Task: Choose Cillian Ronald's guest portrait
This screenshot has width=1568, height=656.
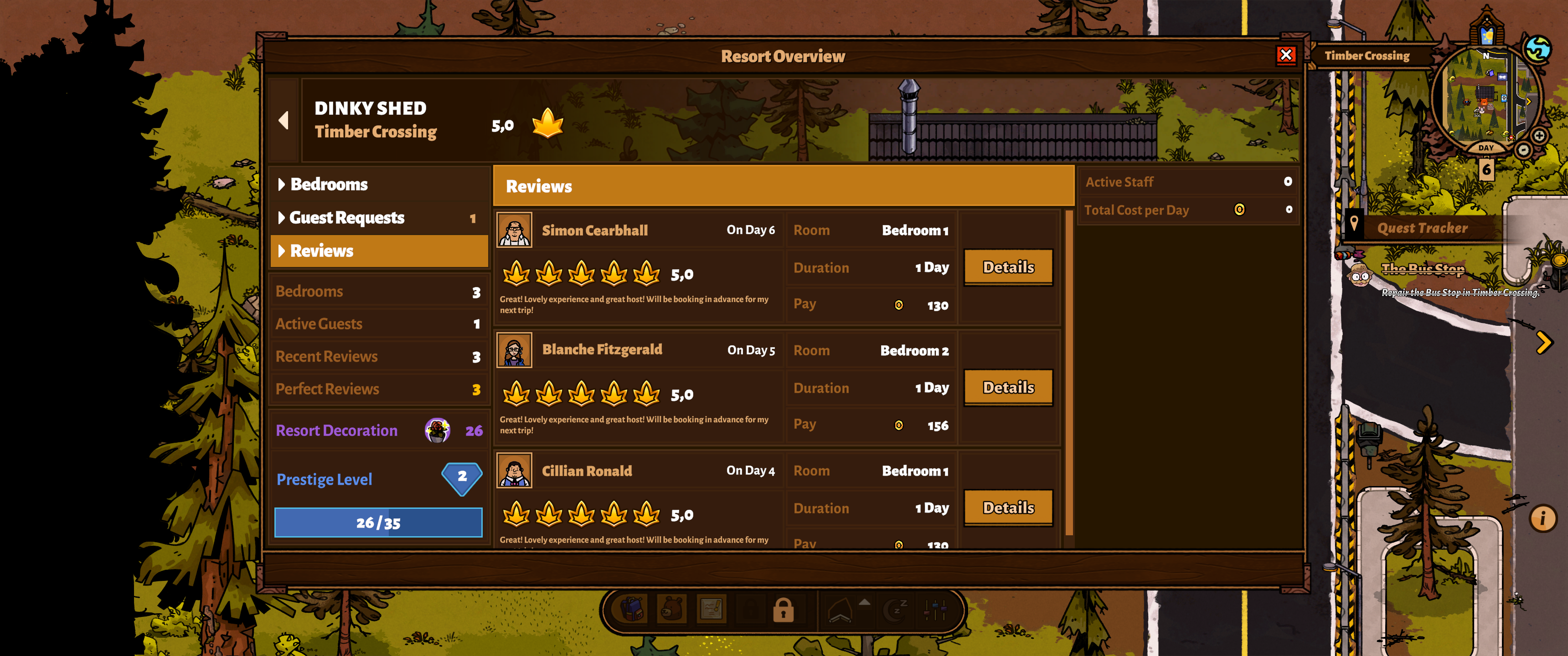Action: click(514, 471)
